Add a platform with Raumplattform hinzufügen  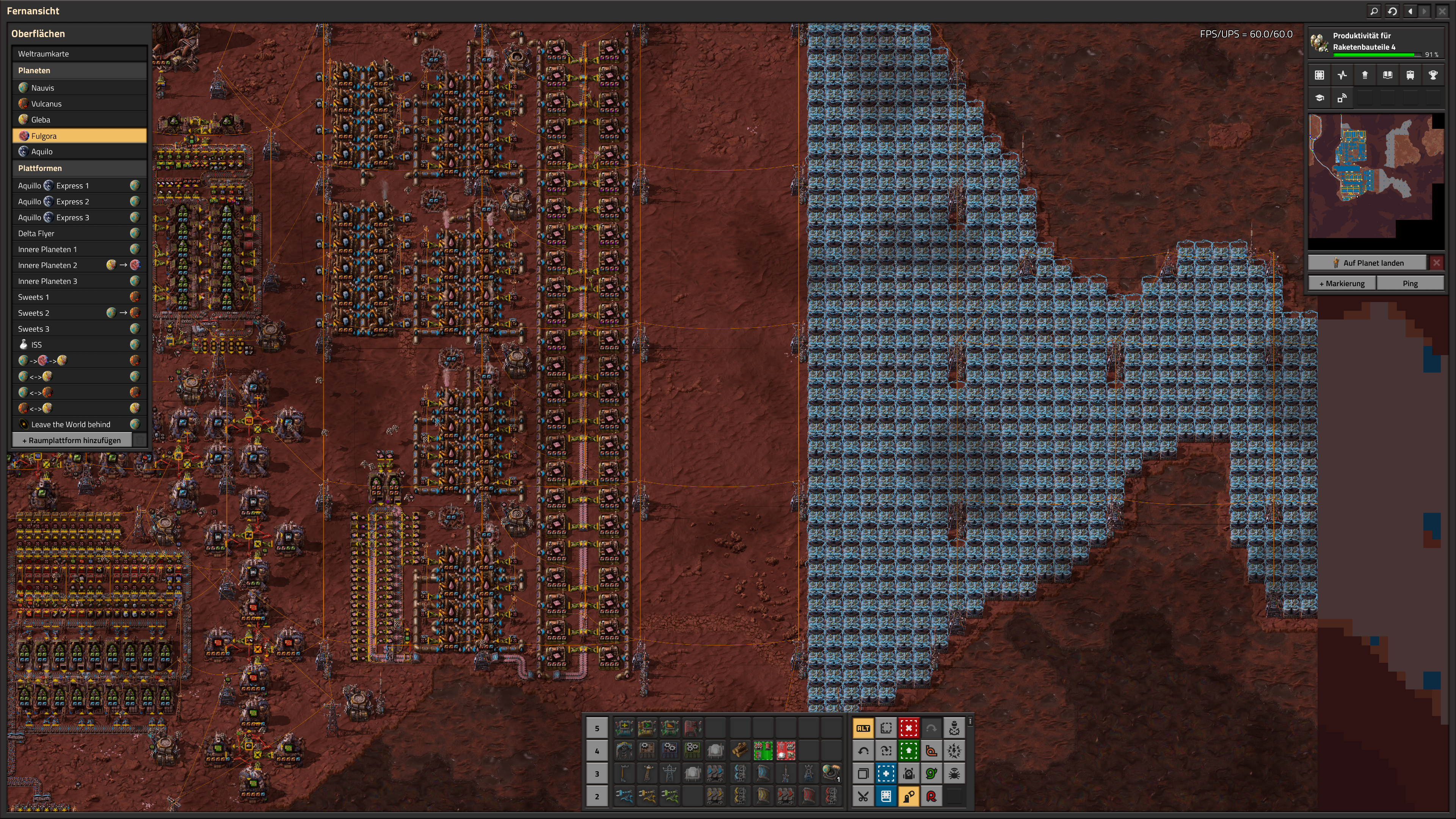[72, 440]
